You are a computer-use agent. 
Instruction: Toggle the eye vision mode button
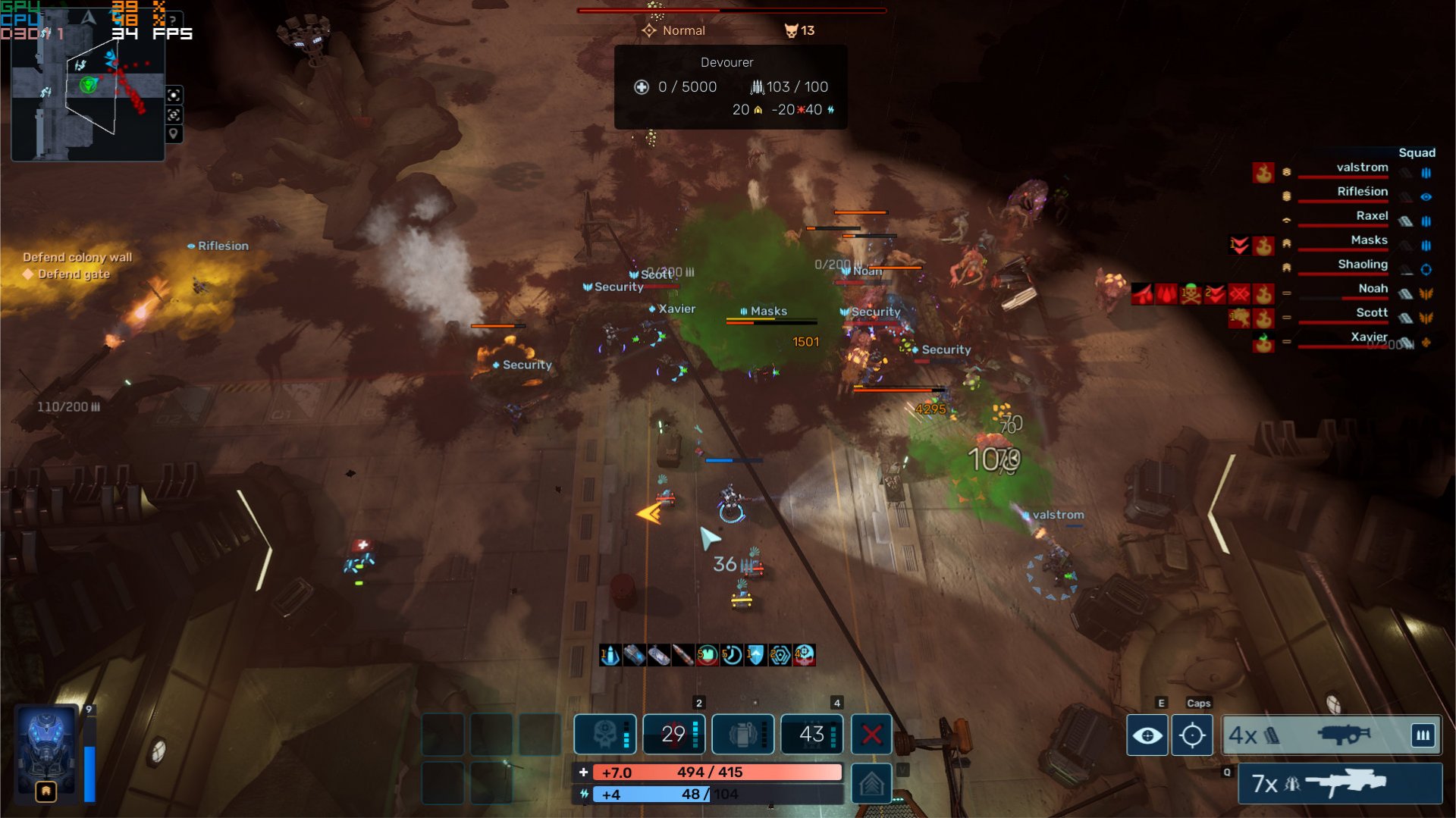click(x=1147, y=735)
